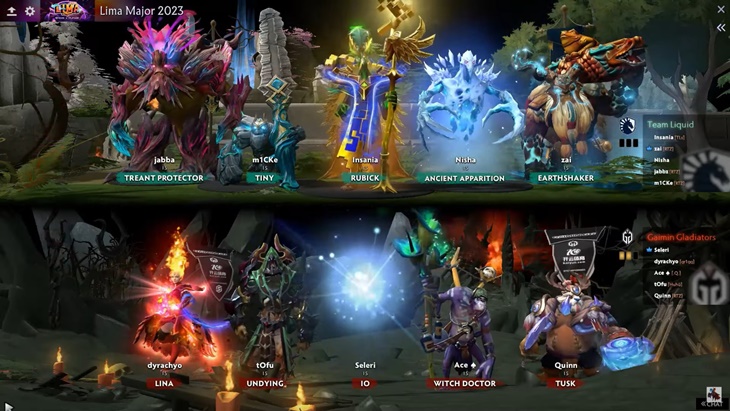This screenshot has width=730, height=411.
Task: Collapse the side panel with the double arrow
Action: (720, 28)
